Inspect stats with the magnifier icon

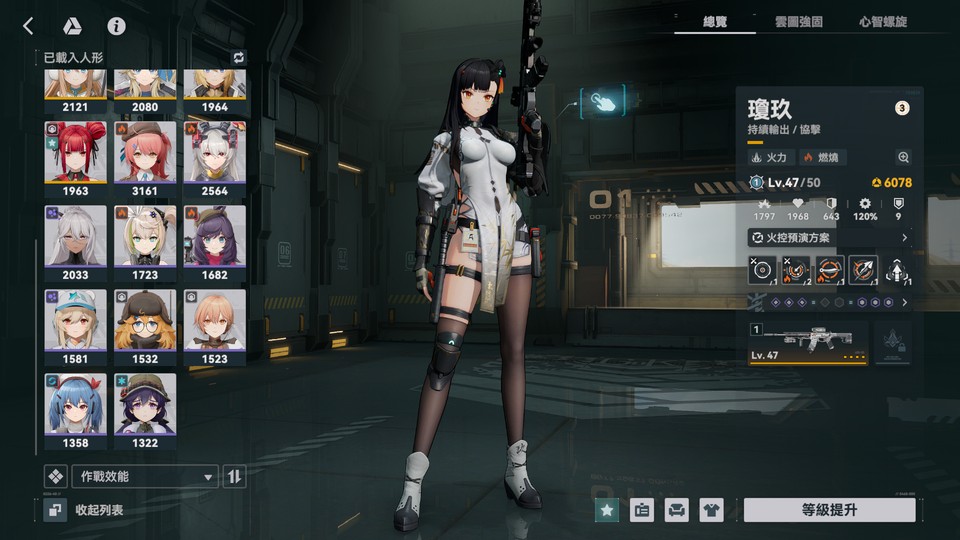[904, 157]
